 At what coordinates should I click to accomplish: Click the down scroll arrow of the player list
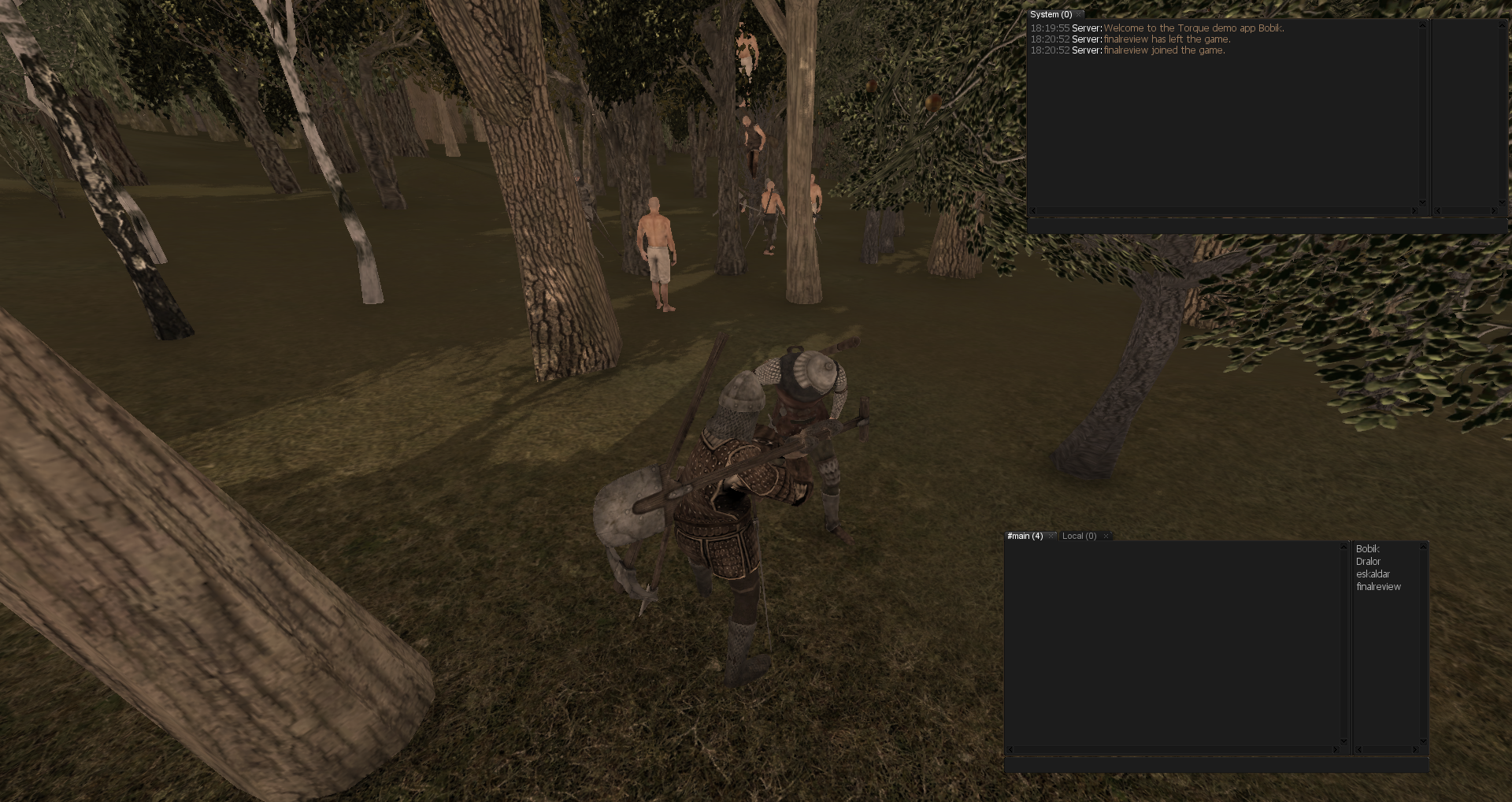[x=1424, y=741]
